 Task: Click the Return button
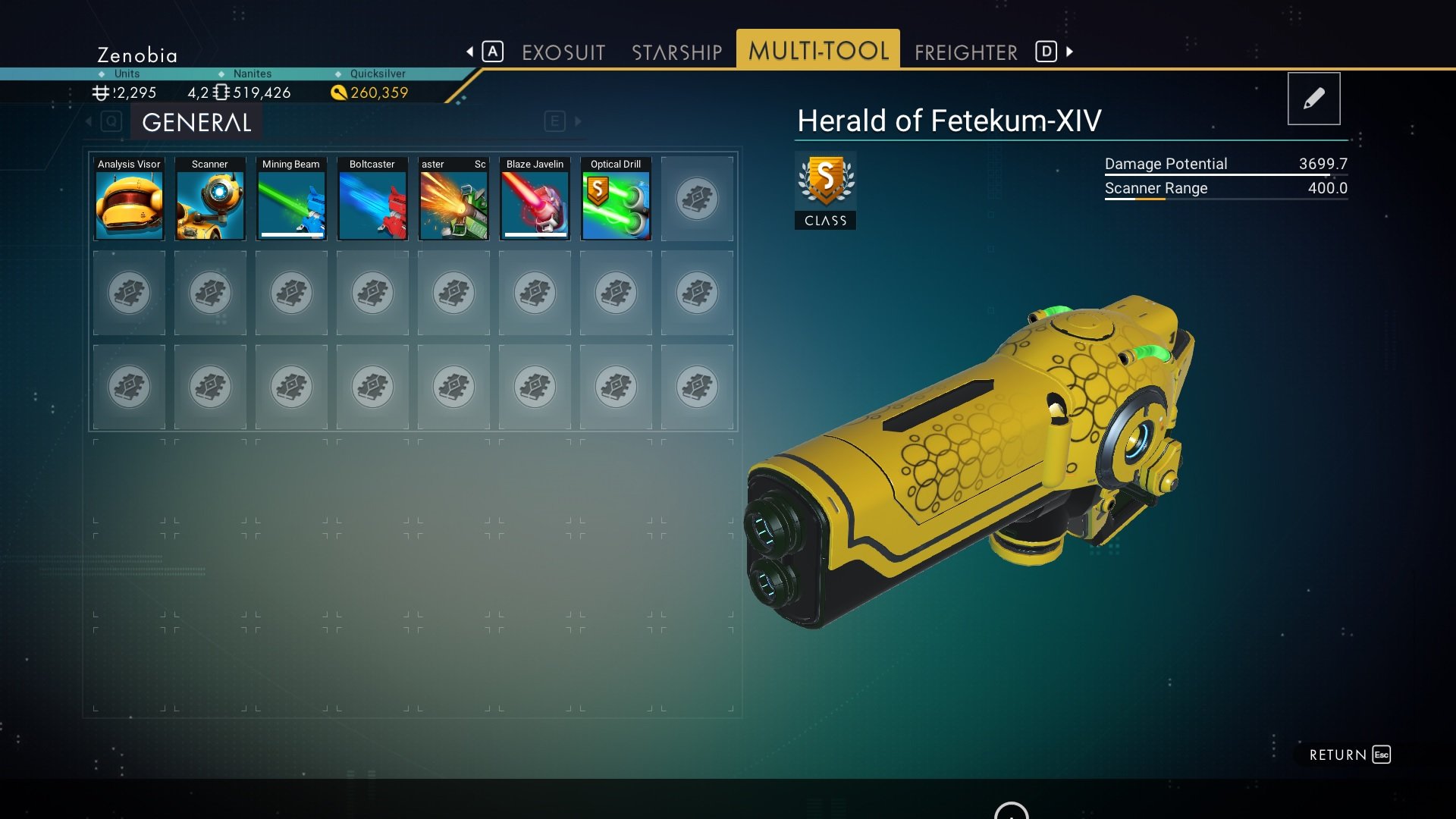click(1349, 755)
